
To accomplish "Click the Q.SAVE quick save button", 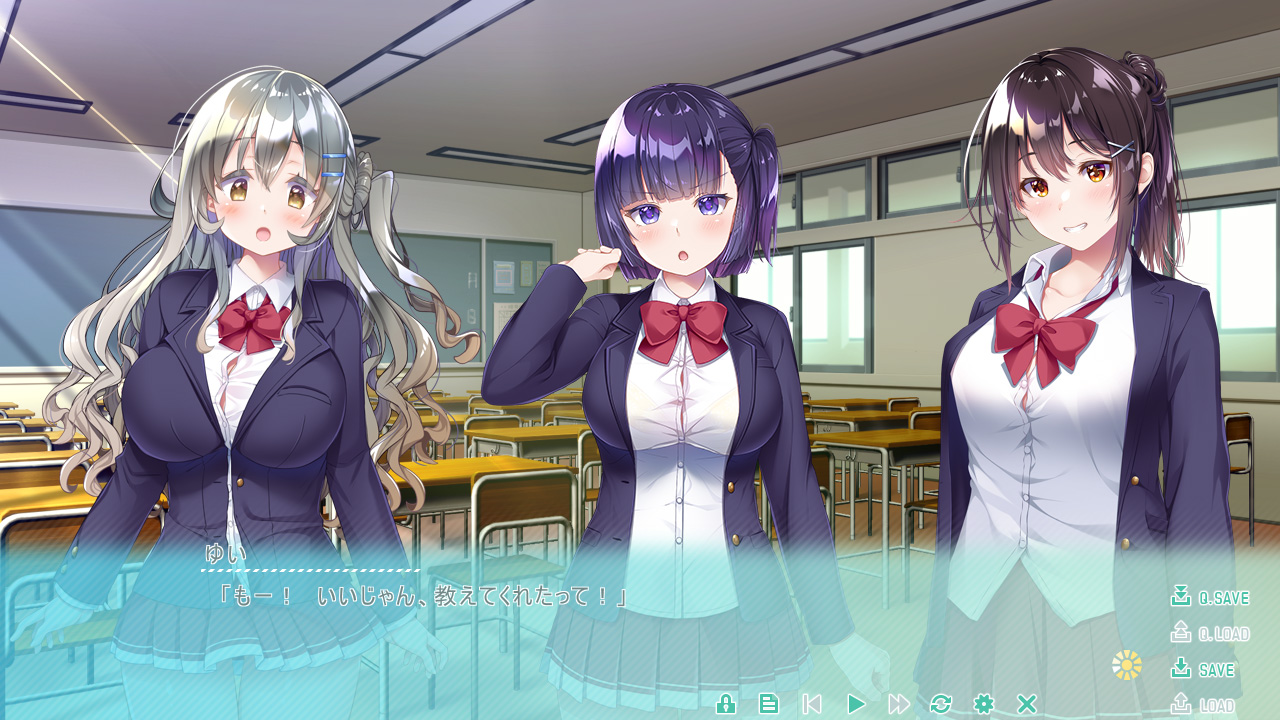I will [1210, 598].
